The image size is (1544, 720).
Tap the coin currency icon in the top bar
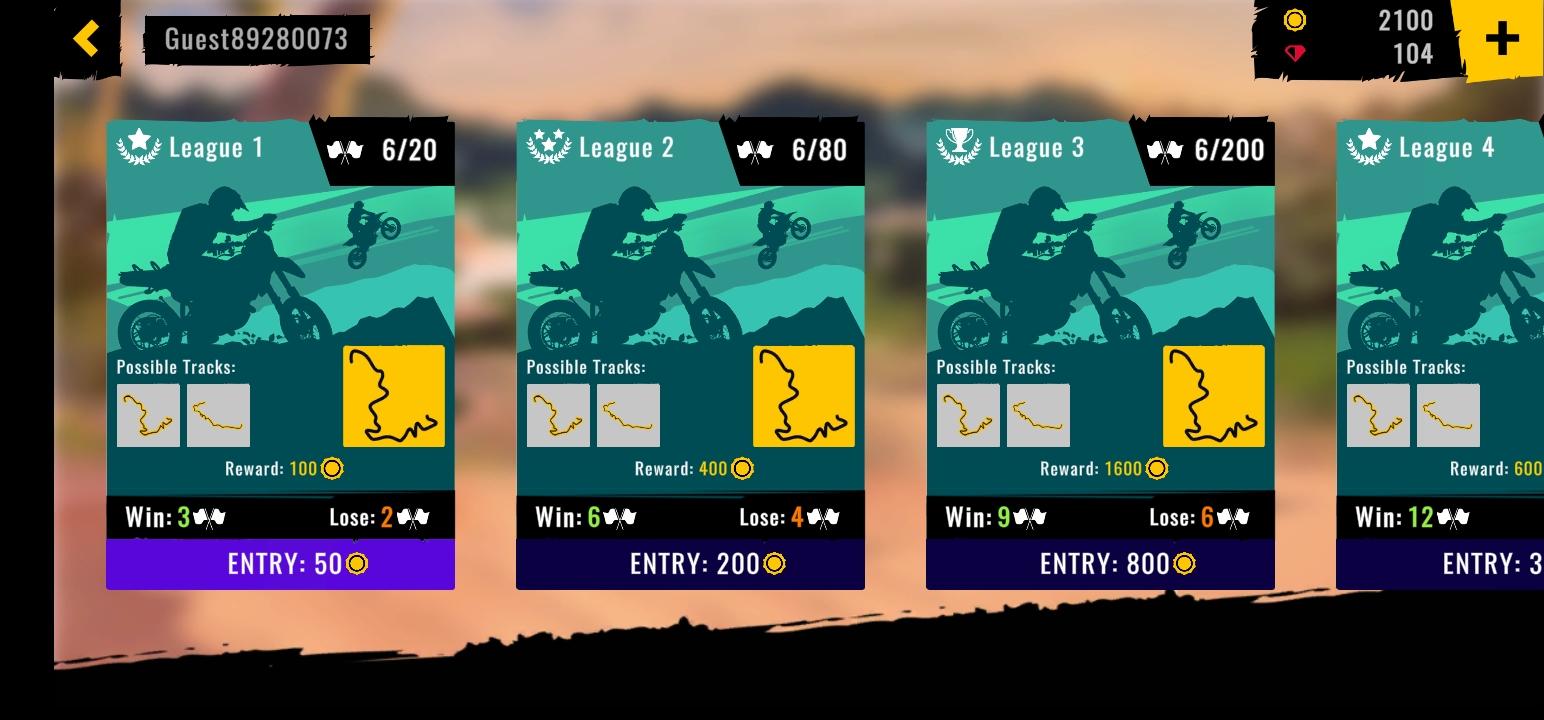tap(1296, 21)
